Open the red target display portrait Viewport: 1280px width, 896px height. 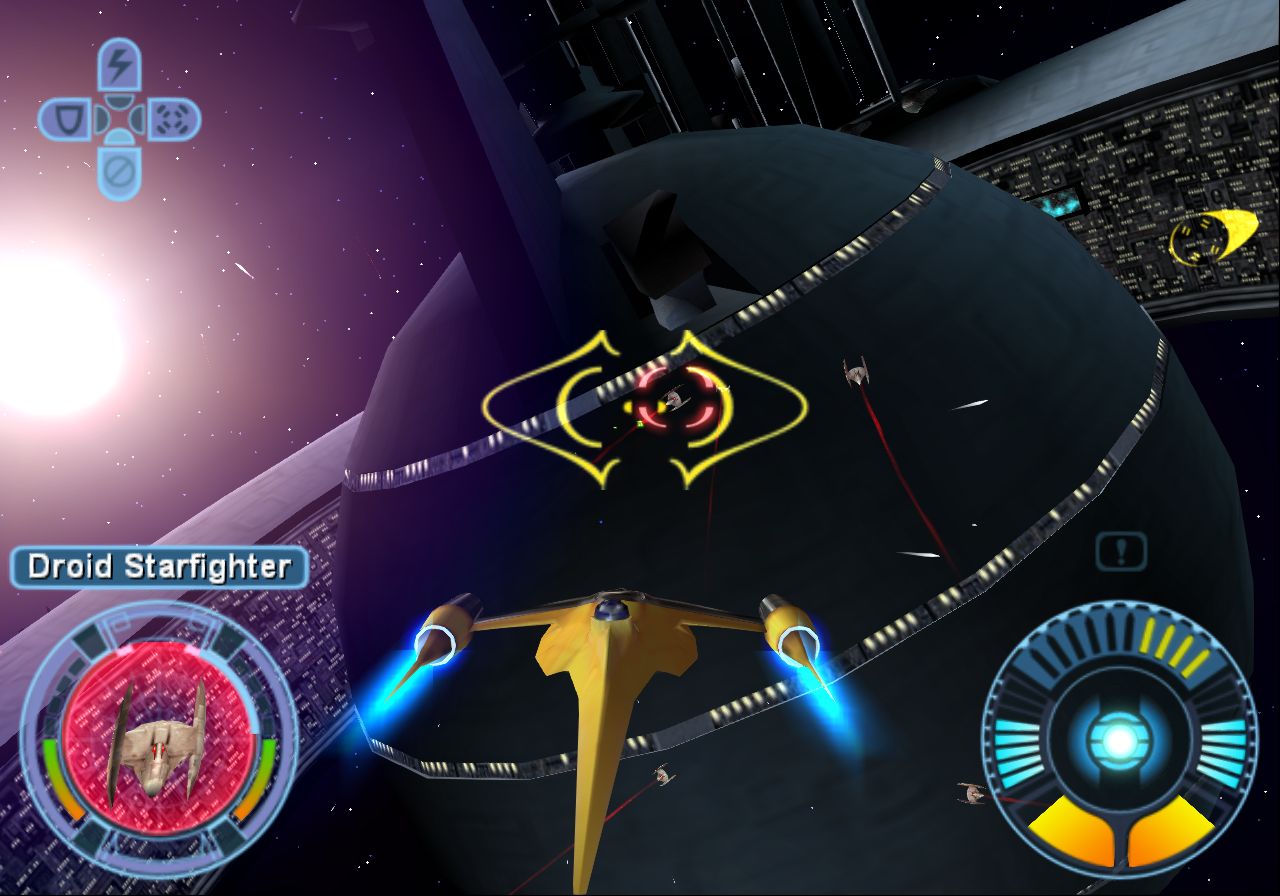158,740
